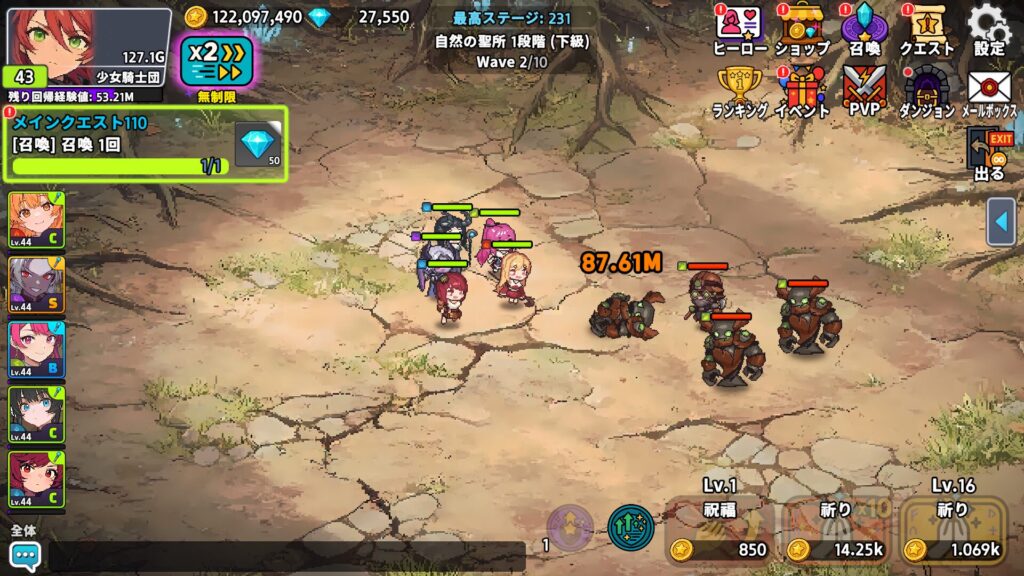Claim the メインクエスト110 reward panel

pos(146,145)
